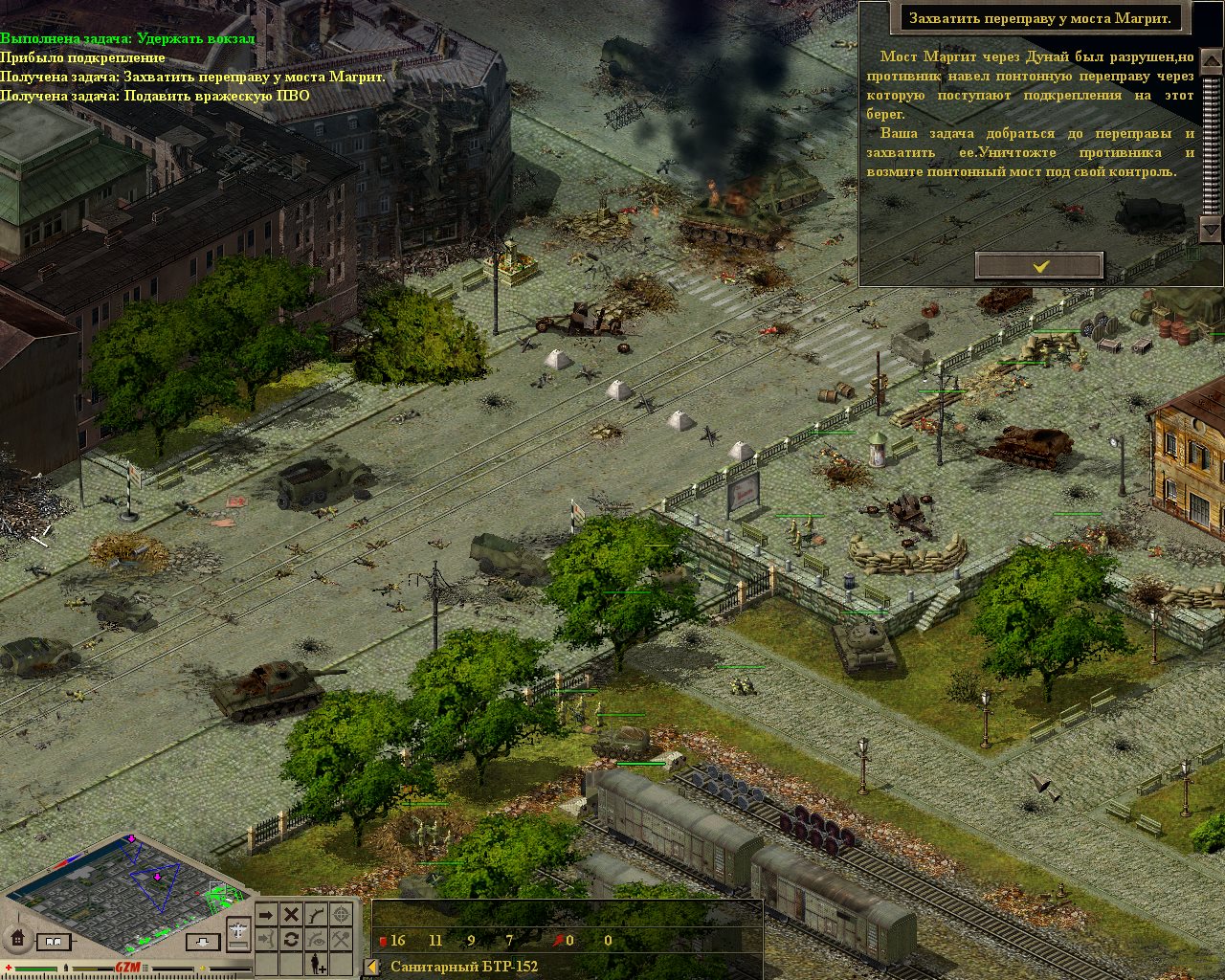The image size is (1225, 980).
Task: Open the objectives book button
Action: (x=54, y=943)
